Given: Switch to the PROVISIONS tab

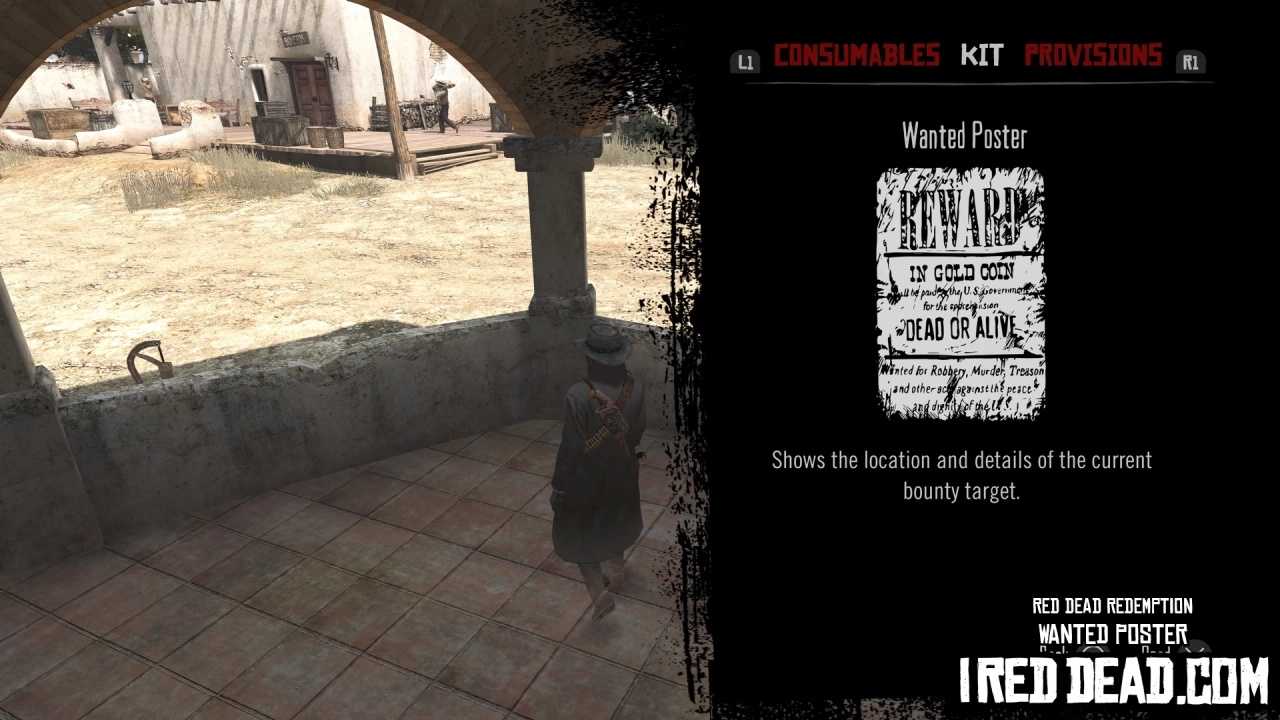Looking at the screenshot, I should pos(1093,56).
